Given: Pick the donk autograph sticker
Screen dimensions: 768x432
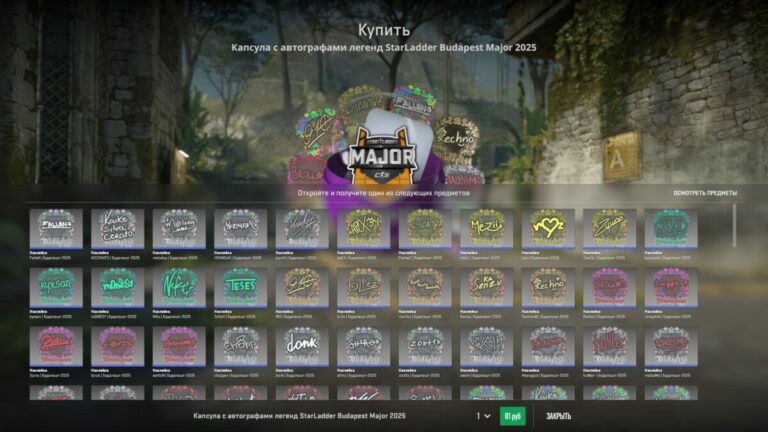Looking at the screenshot, I should (x=302, y=346).
